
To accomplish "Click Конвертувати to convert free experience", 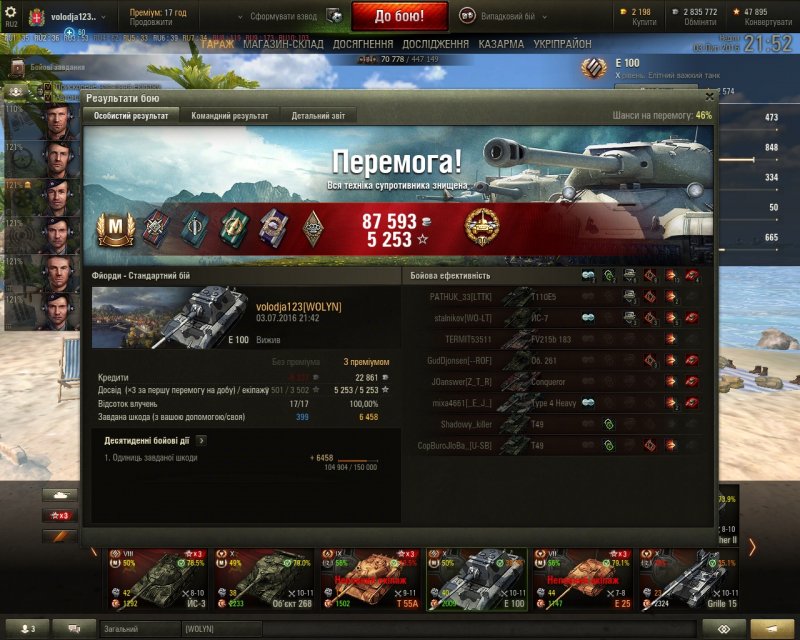I will click(x=769, y=22).
